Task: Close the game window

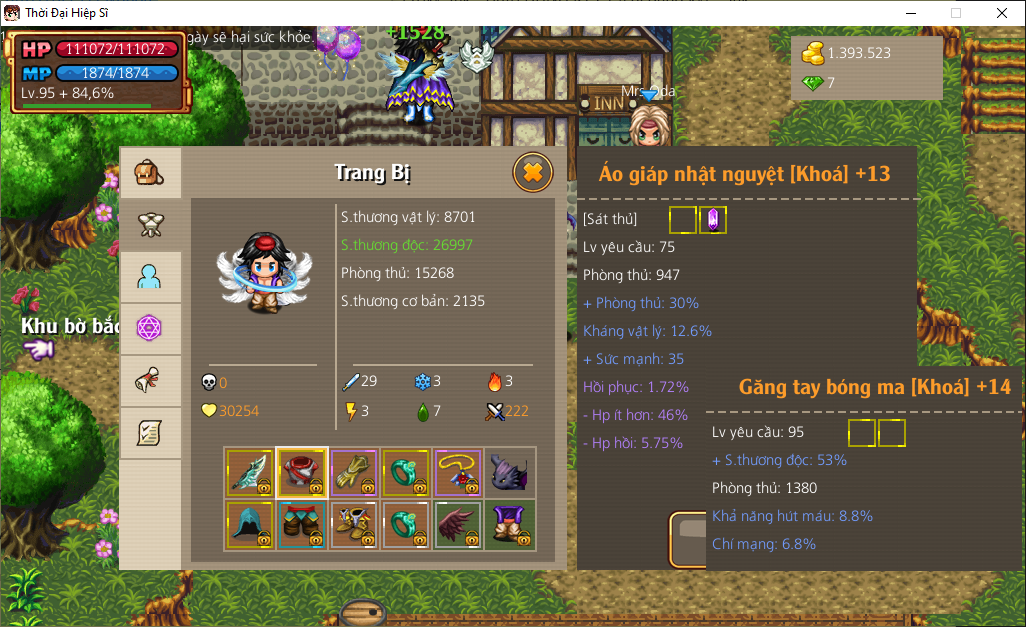Action: [x=1001, y=13]
